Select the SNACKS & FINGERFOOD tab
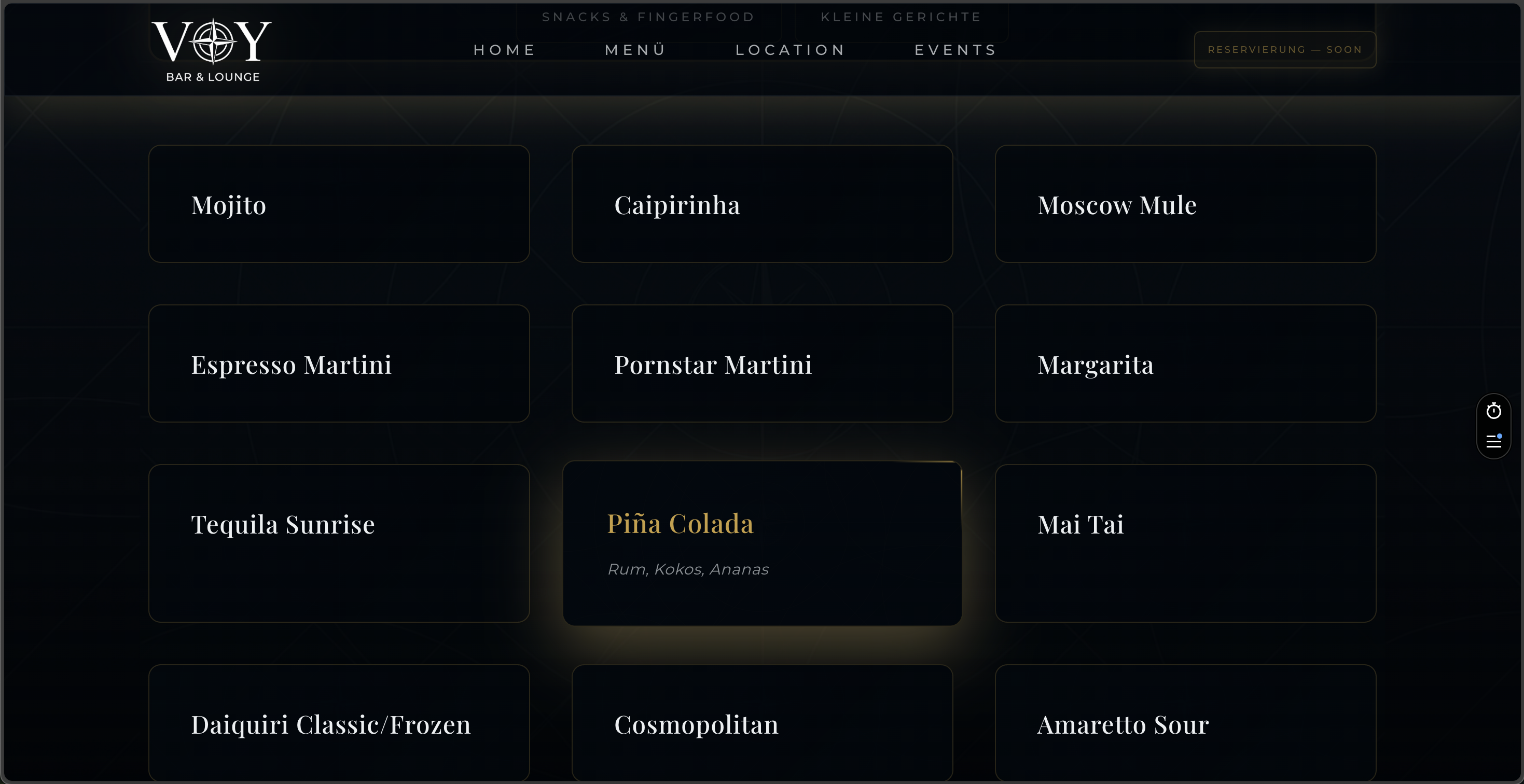Viewport: 1524px width, 784px height. point(648,17)
